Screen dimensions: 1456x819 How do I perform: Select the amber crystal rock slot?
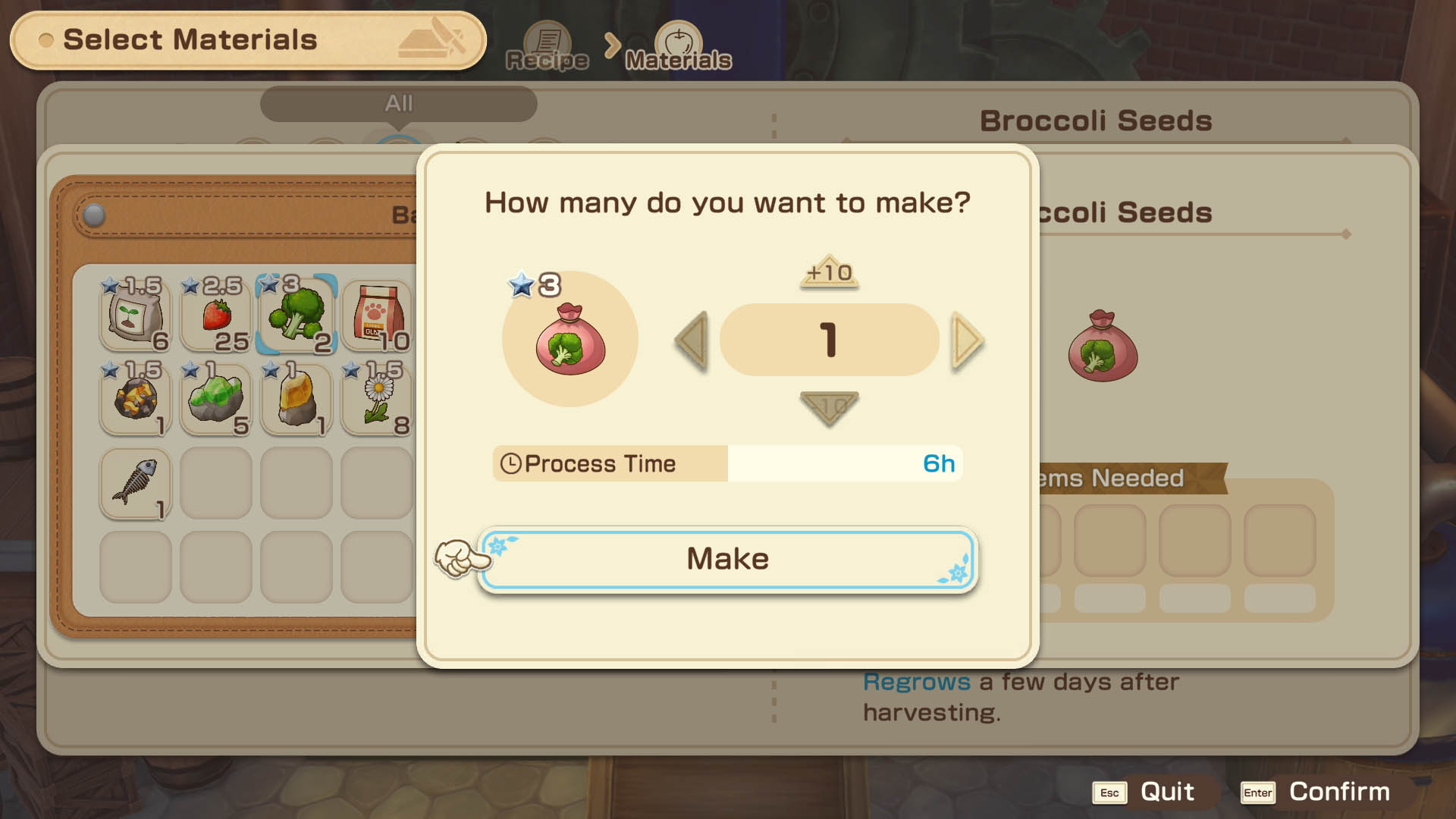tap(297, 399)
